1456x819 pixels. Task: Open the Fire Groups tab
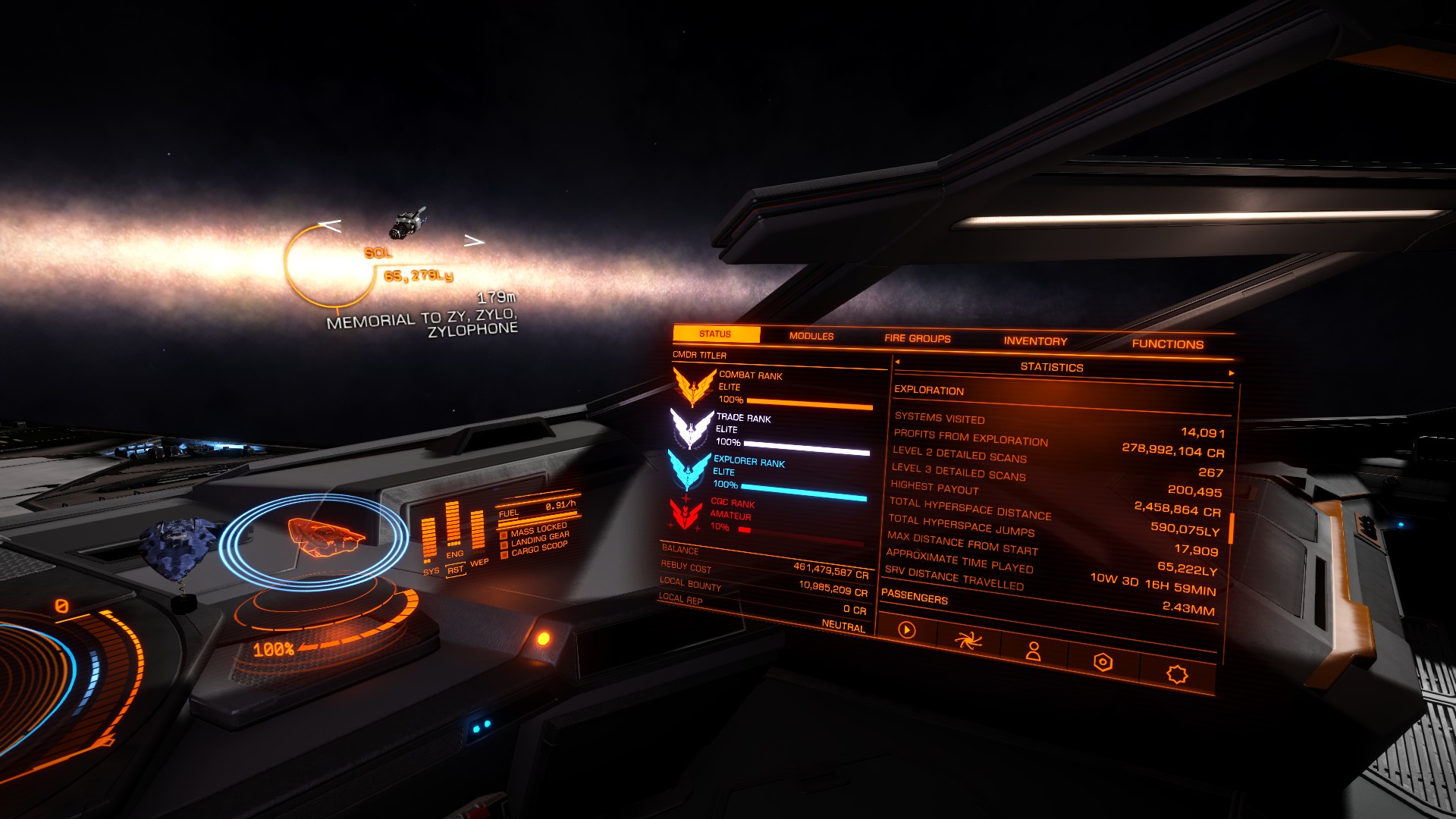point(917,338)
